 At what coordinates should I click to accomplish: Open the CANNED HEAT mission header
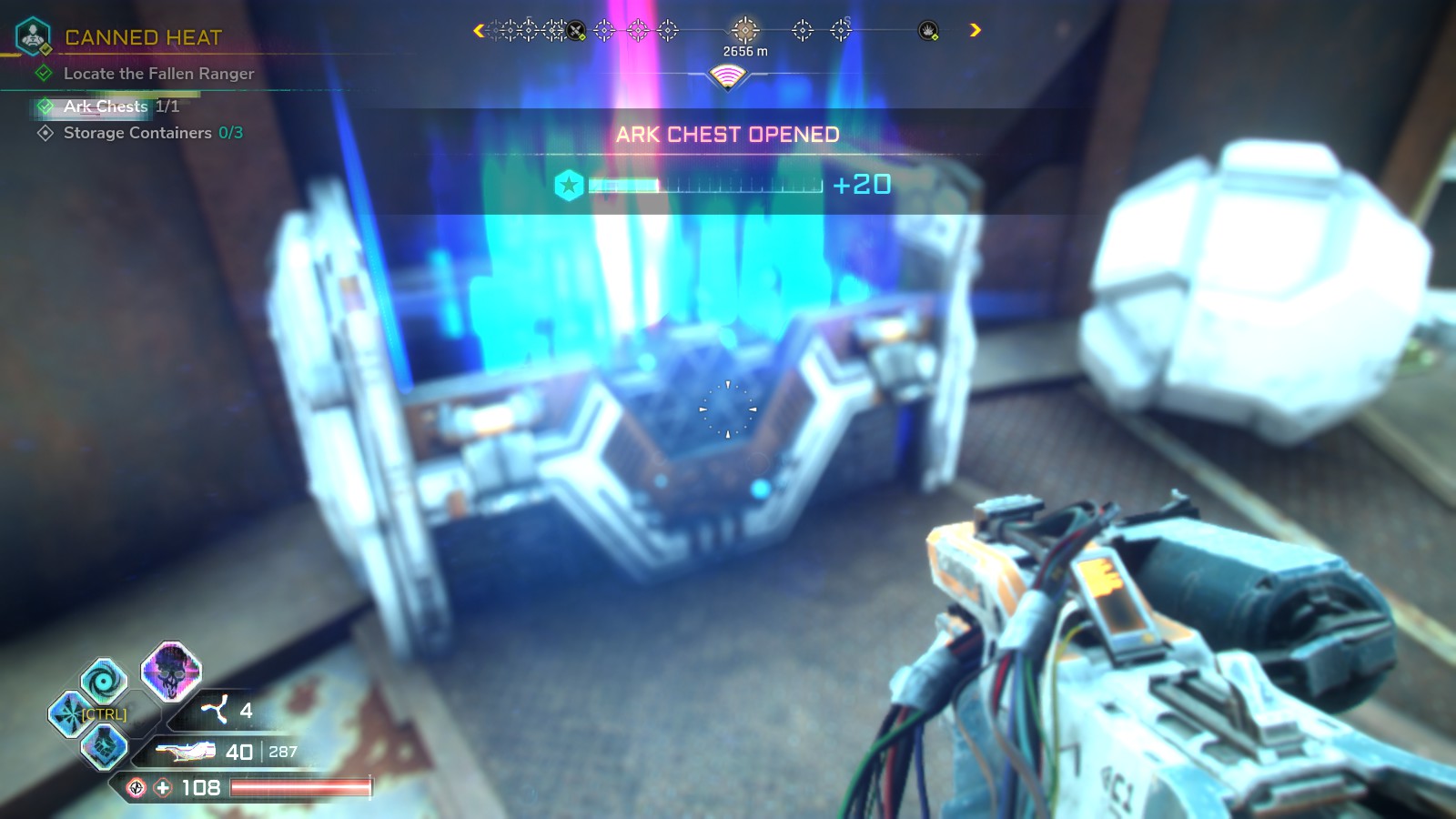tap(141, 36)
